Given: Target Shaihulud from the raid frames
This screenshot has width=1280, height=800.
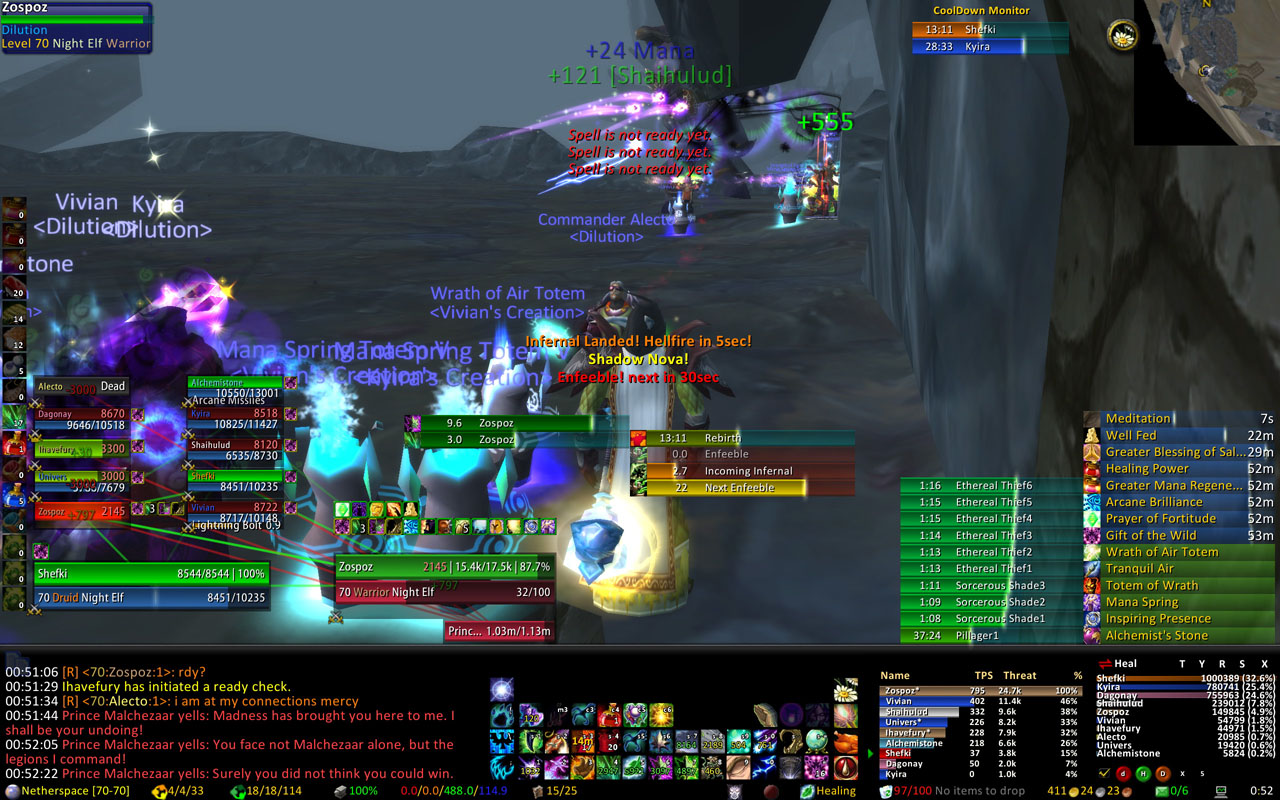Looking at the screenshot, I should click(x=235, y=450).
